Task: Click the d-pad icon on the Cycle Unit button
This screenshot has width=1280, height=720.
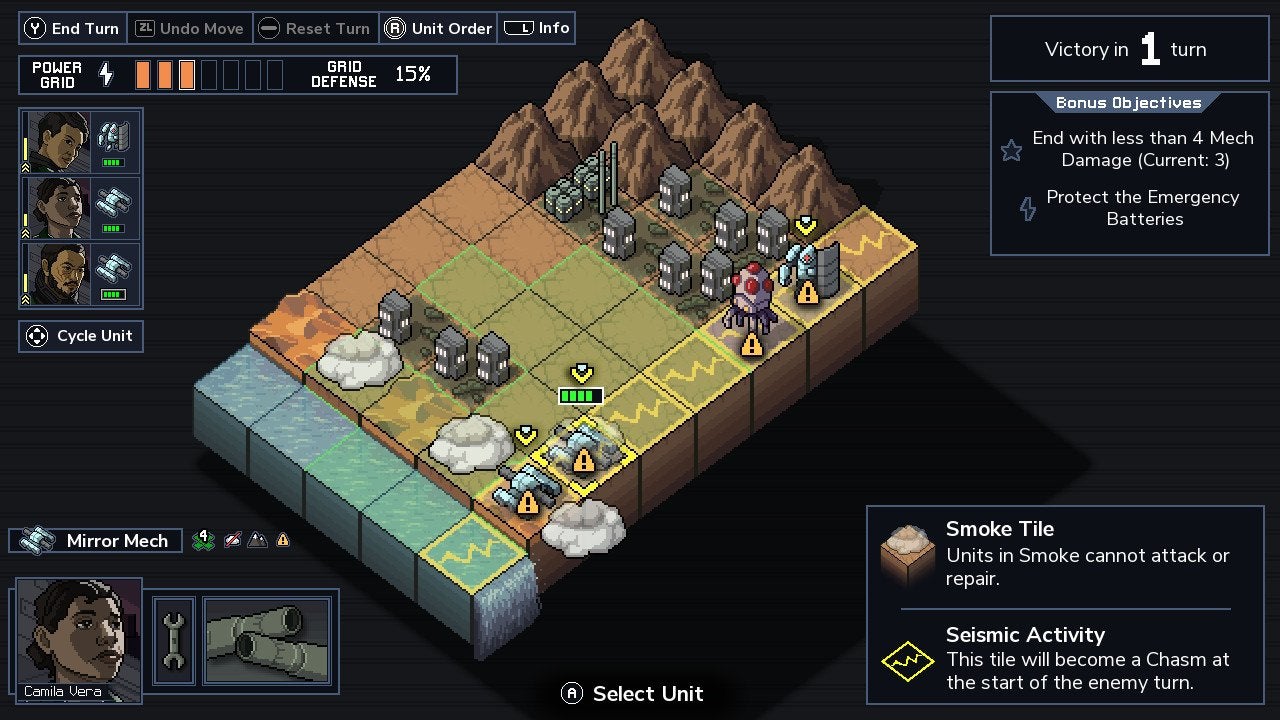Action: pos(37,335)
